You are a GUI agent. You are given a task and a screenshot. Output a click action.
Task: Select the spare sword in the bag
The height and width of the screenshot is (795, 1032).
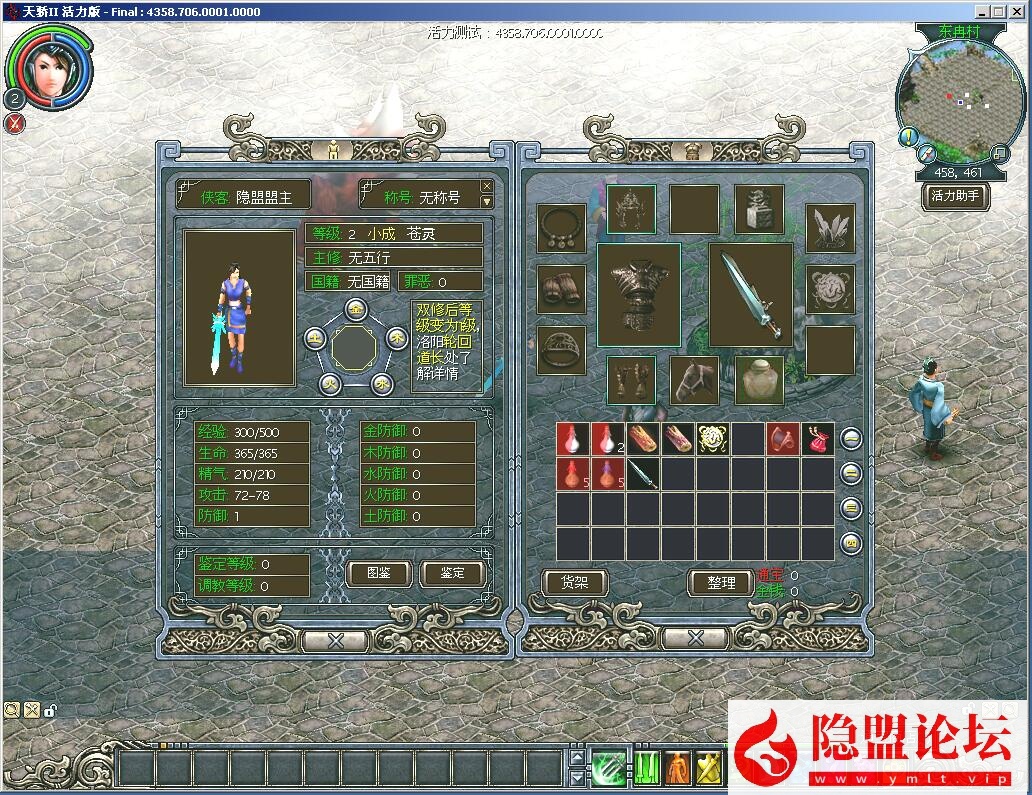click(x=643, y=474)
